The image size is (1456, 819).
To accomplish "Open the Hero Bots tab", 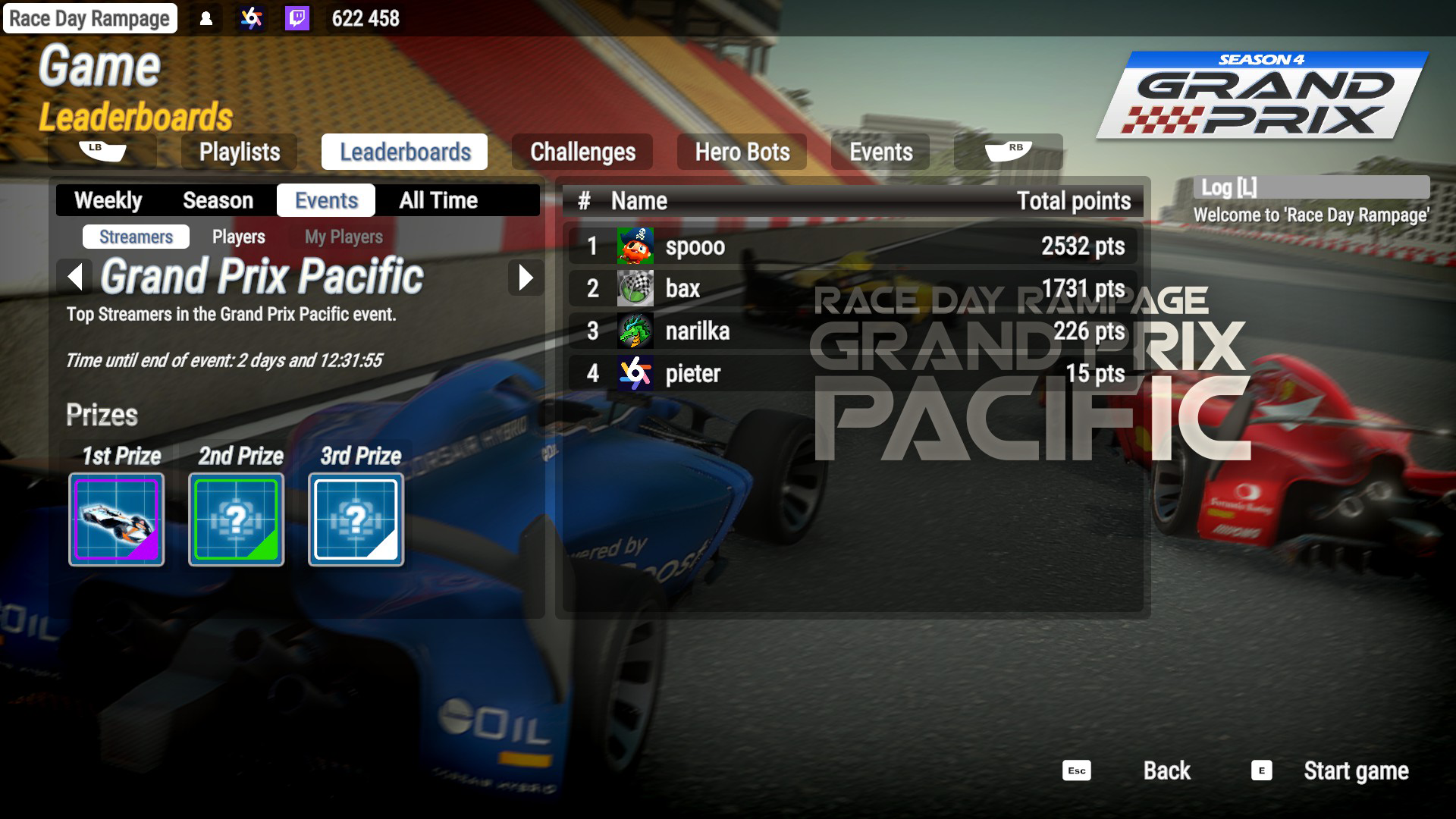I will [x=741, y=152].
